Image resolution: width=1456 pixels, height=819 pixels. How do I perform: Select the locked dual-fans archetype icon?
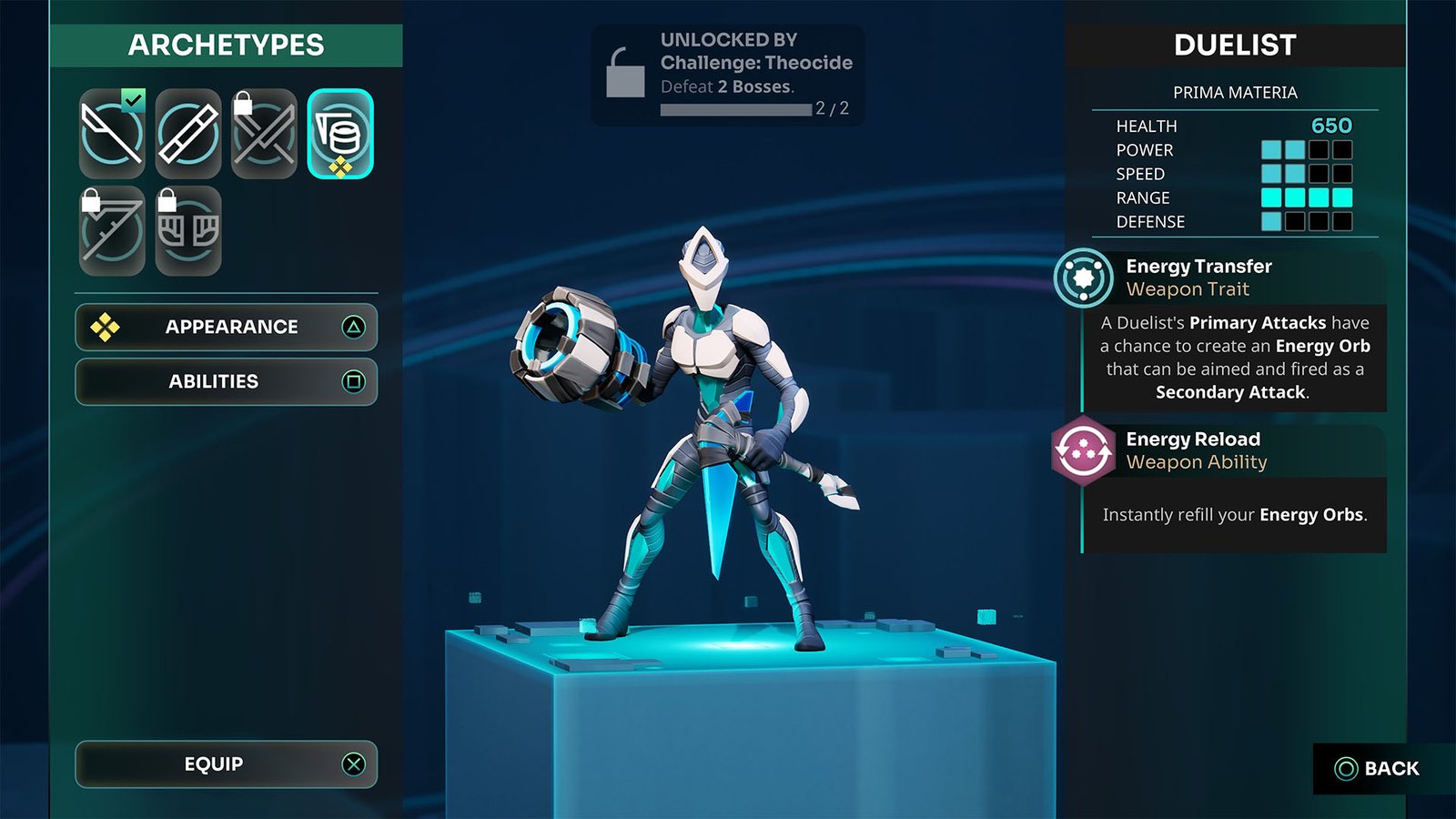tap(187, 227)
